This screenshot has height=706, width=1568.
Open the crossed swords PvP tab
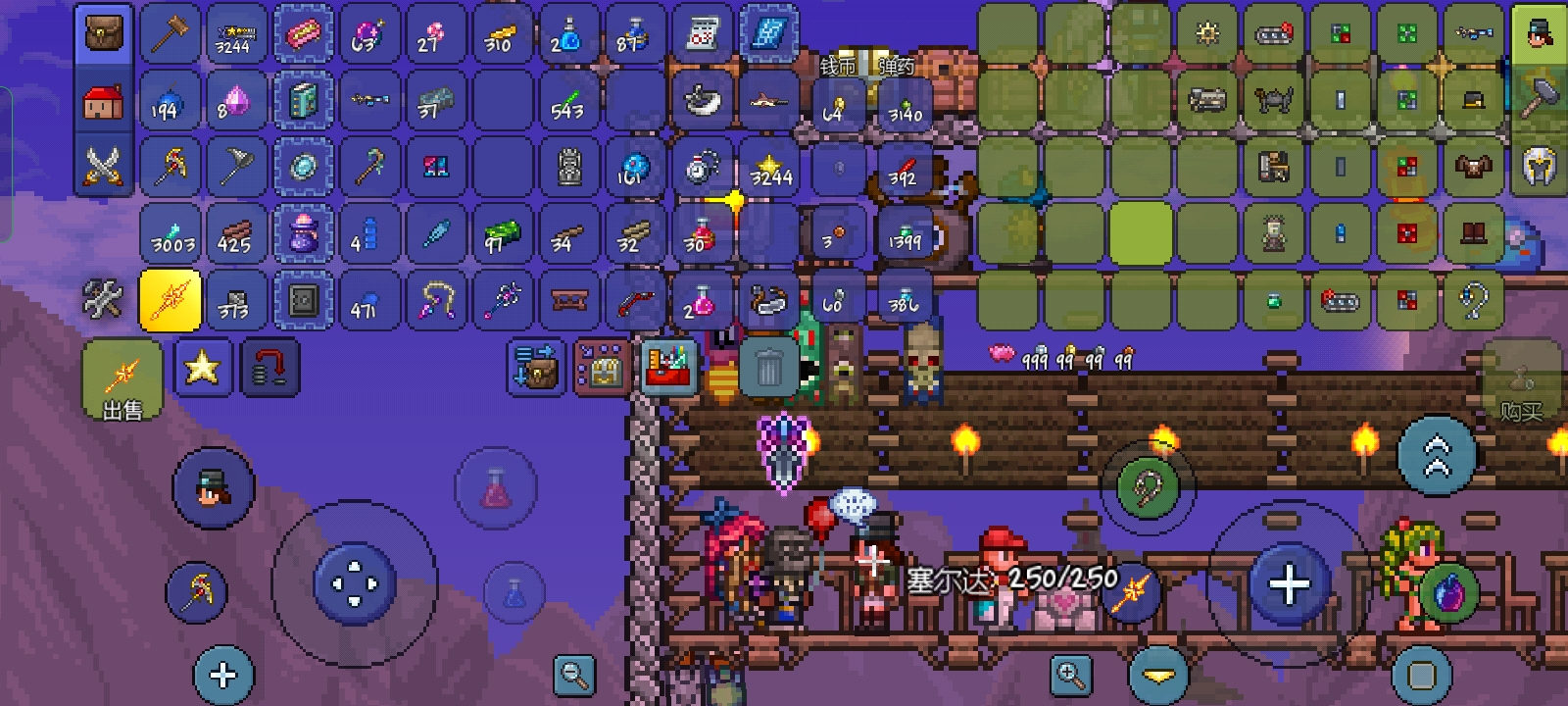pos(103,166)
